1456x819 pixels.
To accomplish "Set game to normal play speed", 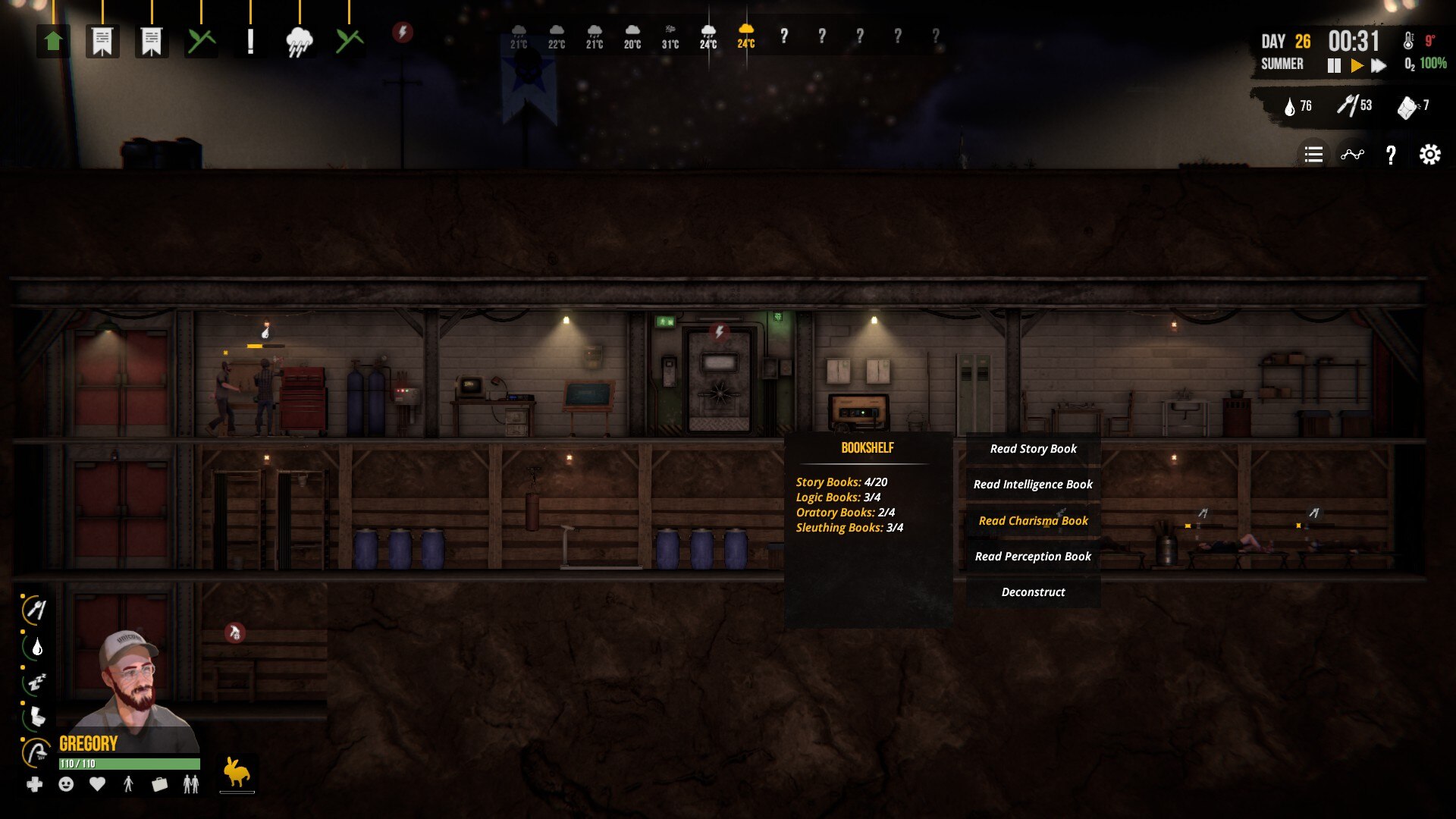I will click(x=1357, y=66).
